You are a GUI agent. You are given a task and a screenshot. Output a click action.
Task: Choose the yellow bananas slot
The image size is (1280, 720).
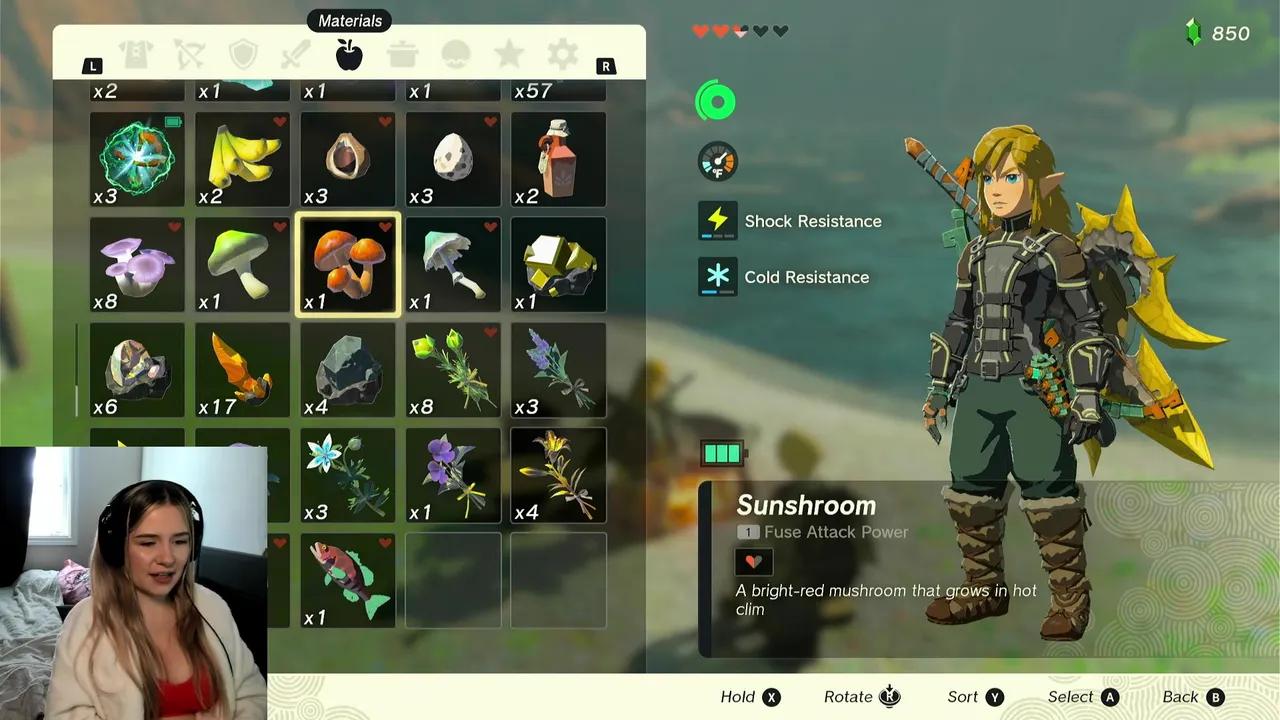click(243, 159)
